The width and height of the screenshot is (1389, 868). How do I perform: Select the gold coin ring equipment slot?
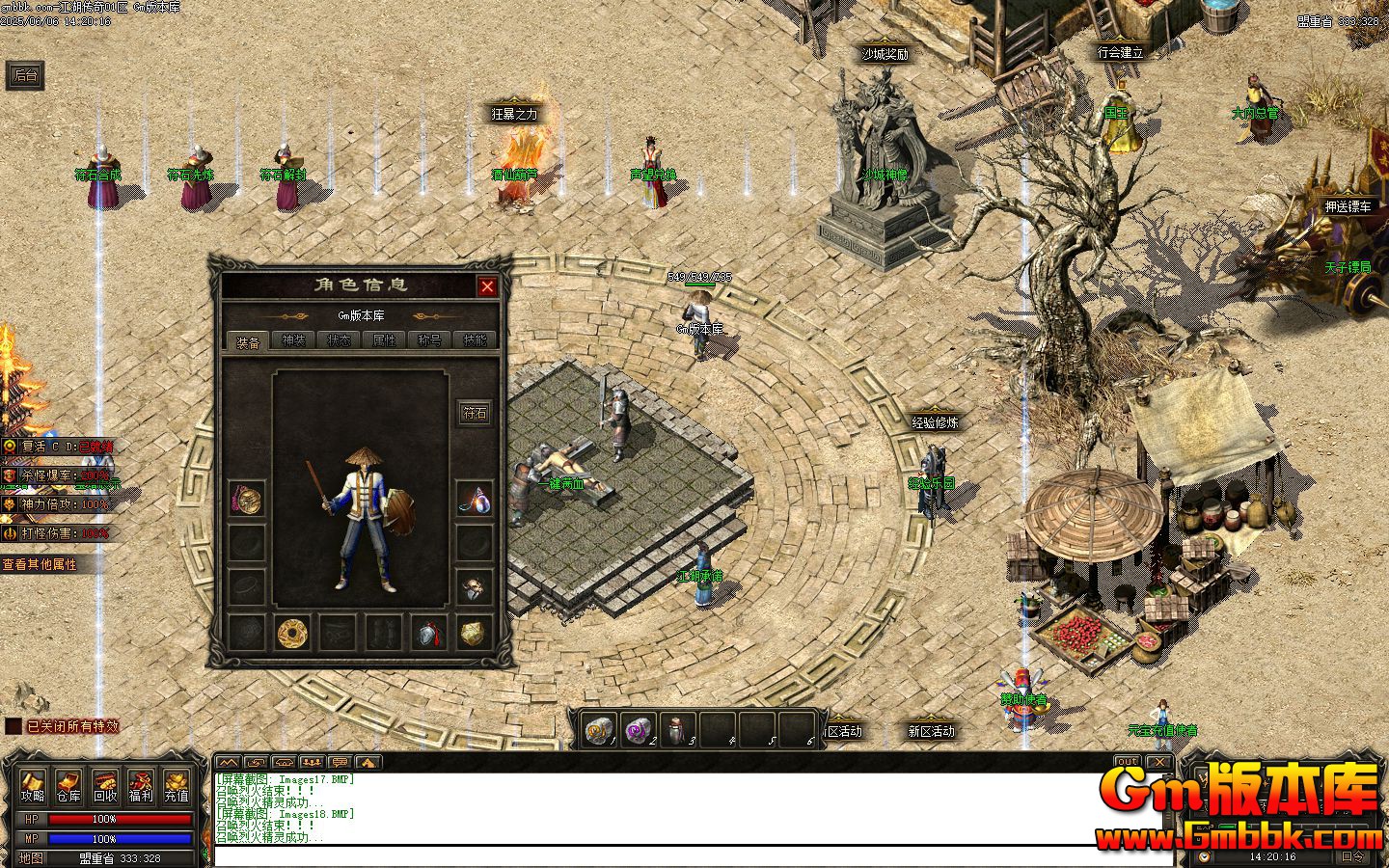click(291, 633)
